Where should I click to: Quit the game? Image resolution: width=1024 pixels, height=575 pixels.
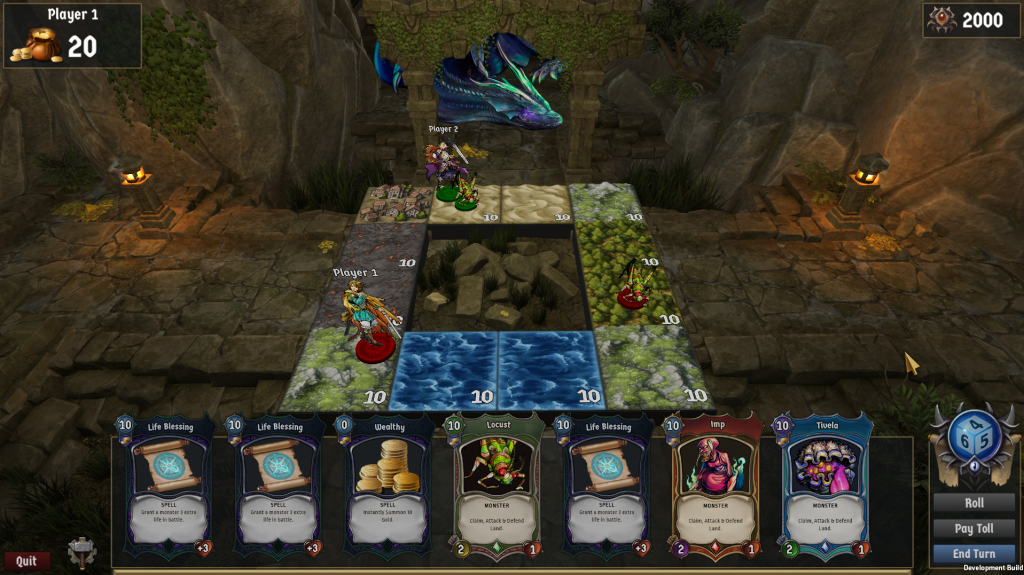27,561
